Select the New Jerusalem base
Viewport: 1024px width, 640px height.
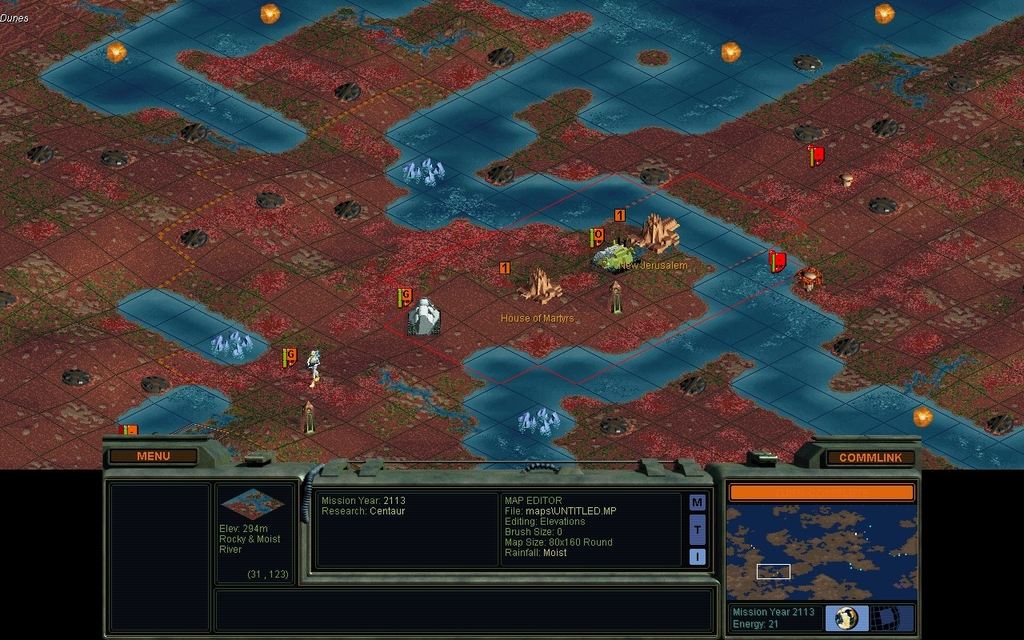tap(658, 235)
